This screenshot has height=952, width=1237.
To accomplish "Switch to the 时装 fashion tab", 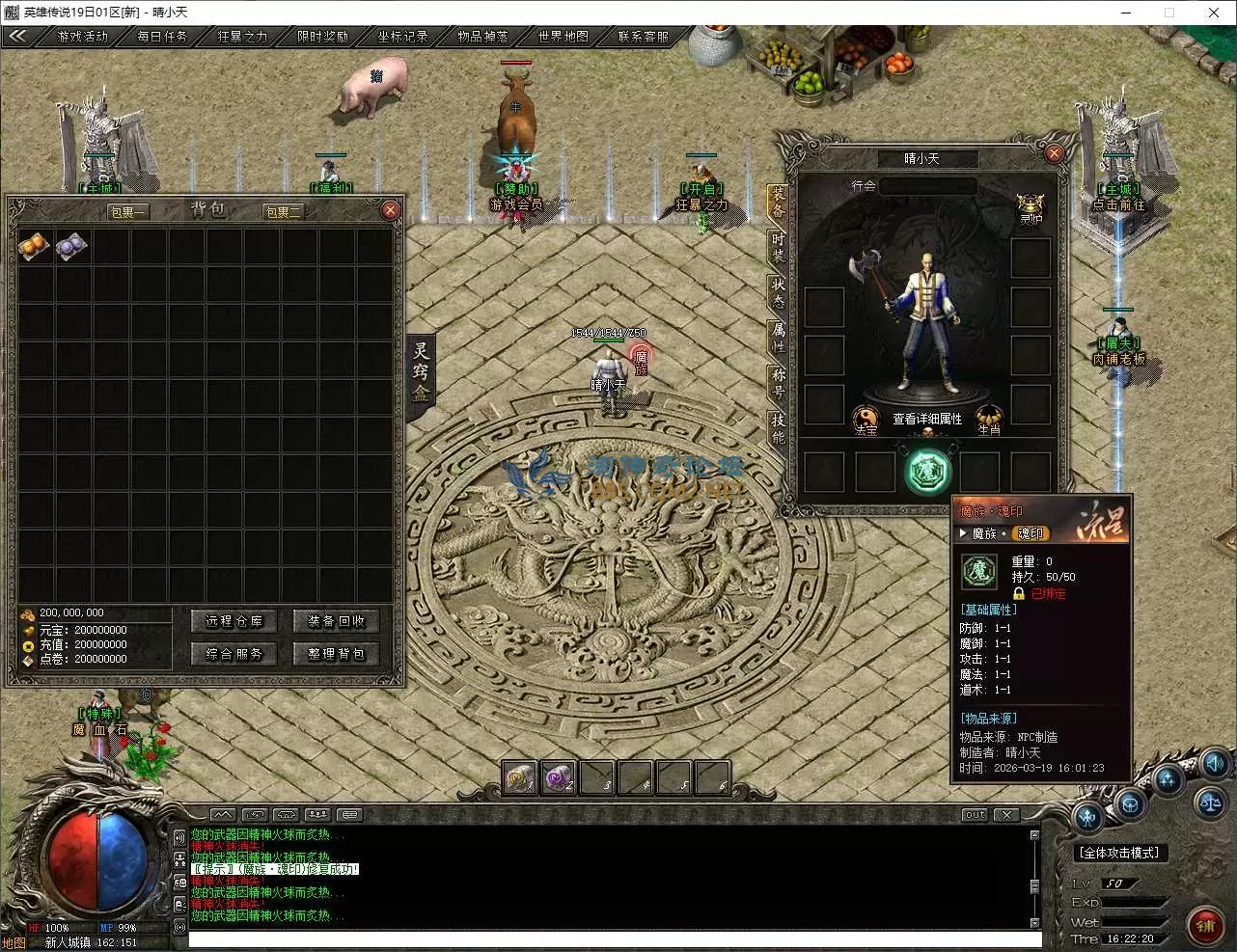I will click(x=778, y=247).
